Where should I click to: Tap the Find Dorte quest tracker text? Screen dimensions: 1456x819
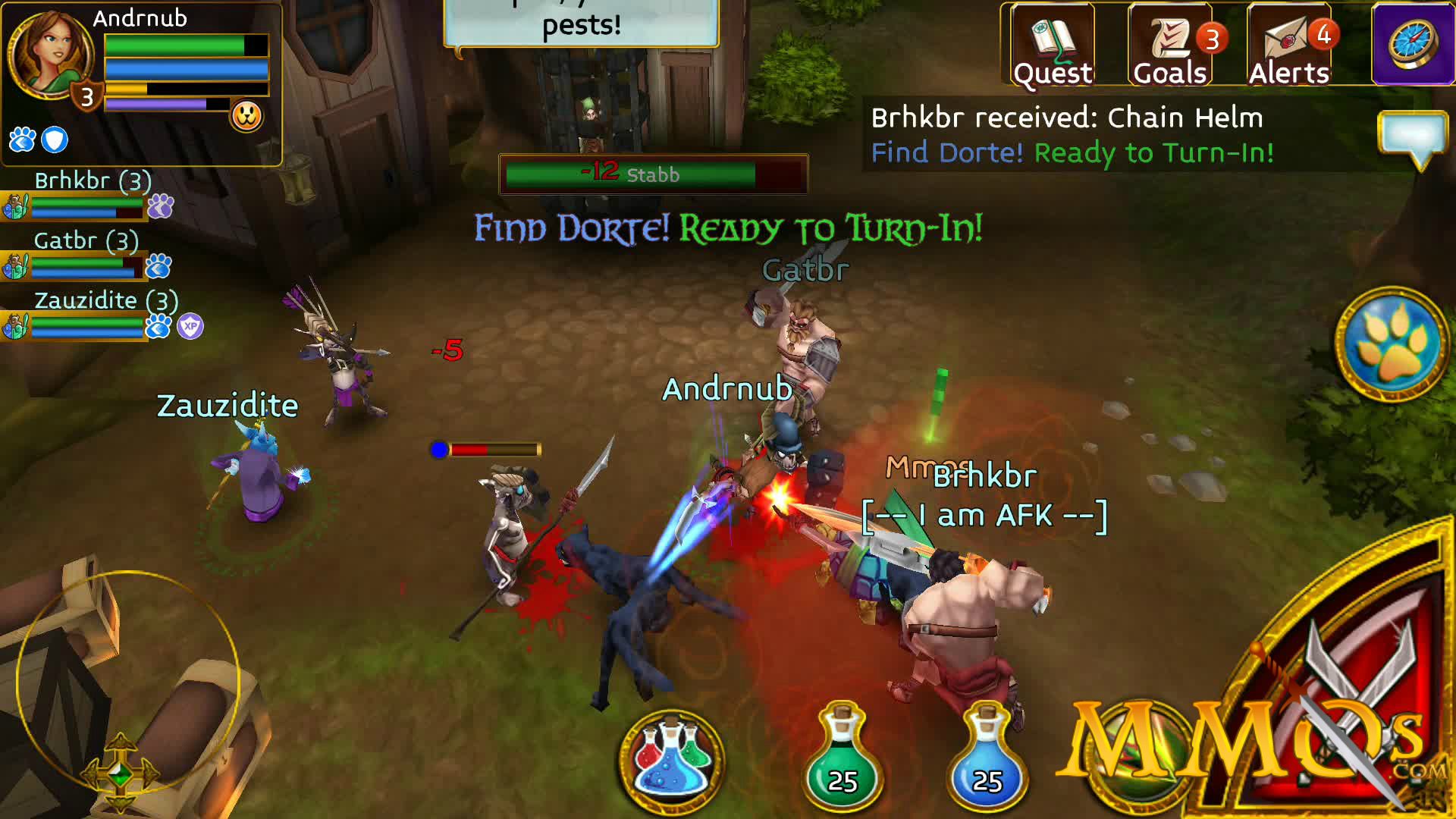click(x=1072, y=153)
